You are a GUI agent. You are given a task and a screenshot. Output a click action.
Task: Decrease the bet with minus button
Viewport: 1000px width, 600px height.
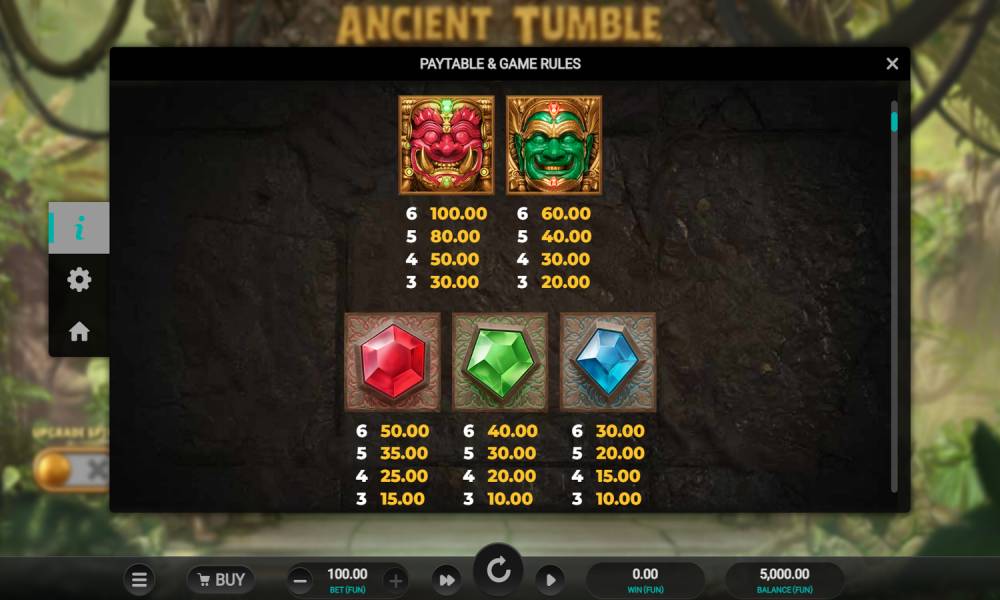(300, 580)
